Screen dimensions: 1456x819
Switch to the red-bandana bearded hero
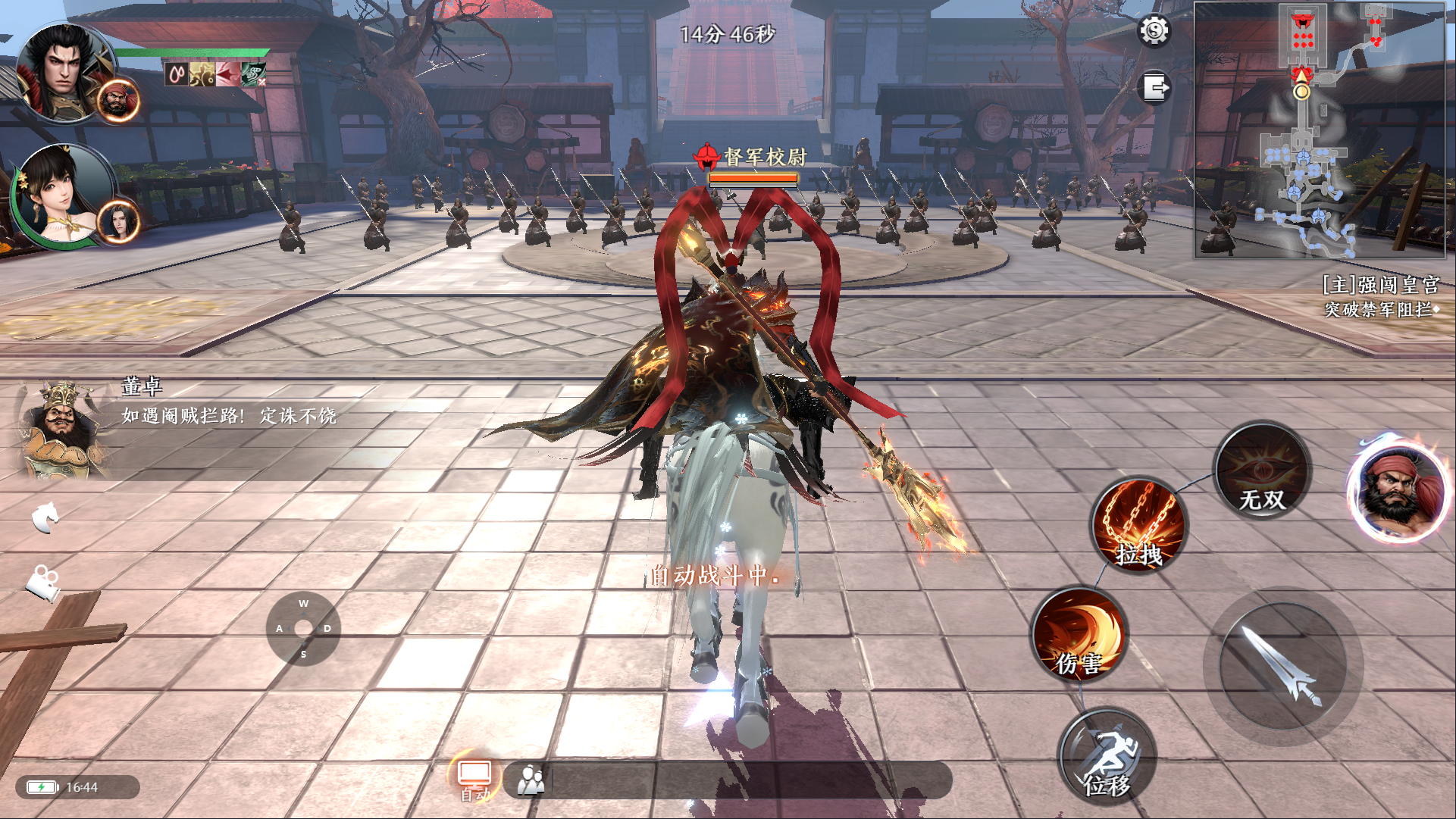pos(1399,488)
